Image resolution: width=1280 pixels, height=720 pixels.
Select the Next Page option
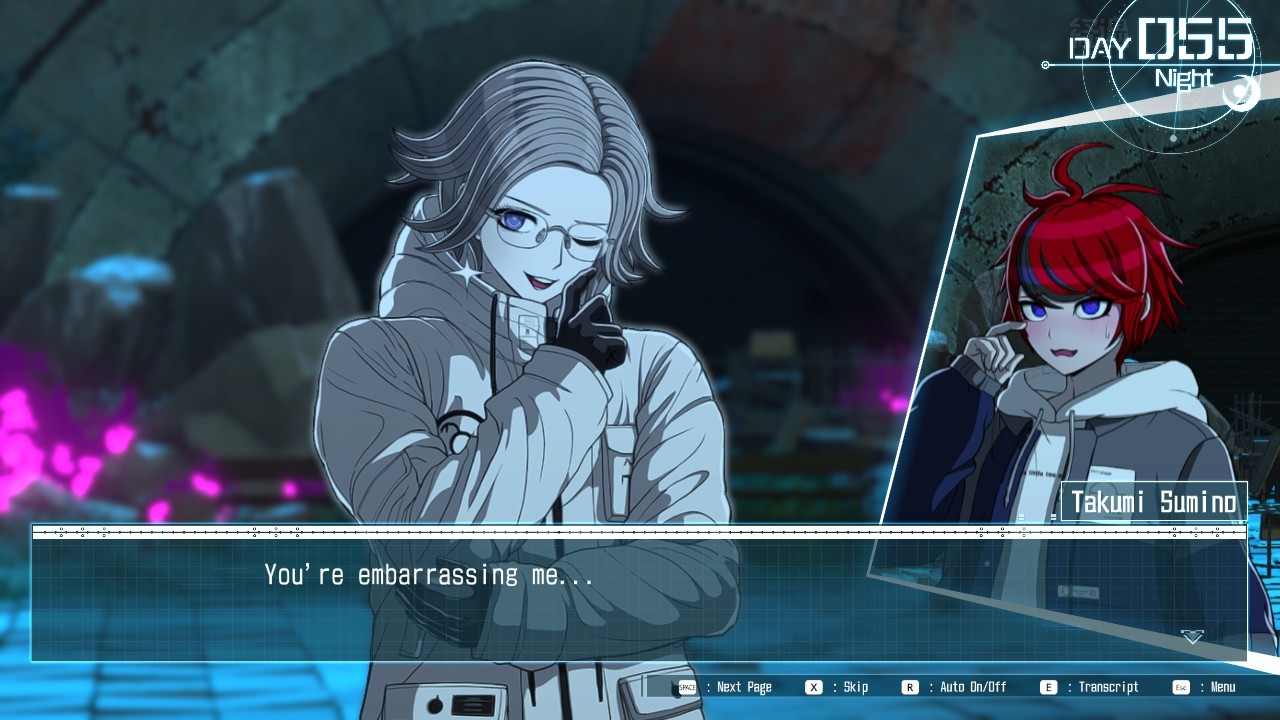727,687
